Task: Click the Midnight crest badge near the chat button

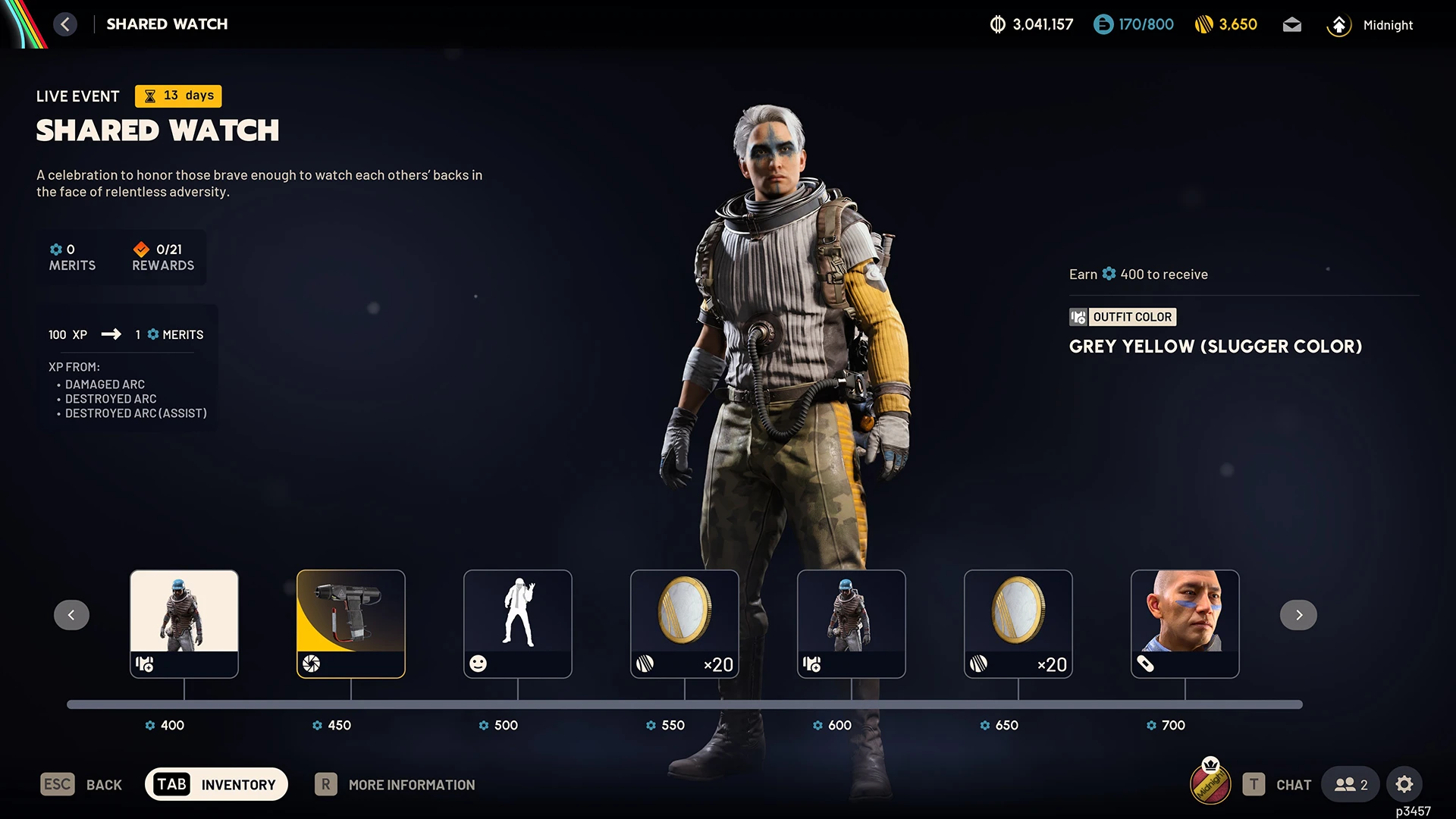Action: pos(1210,784)
